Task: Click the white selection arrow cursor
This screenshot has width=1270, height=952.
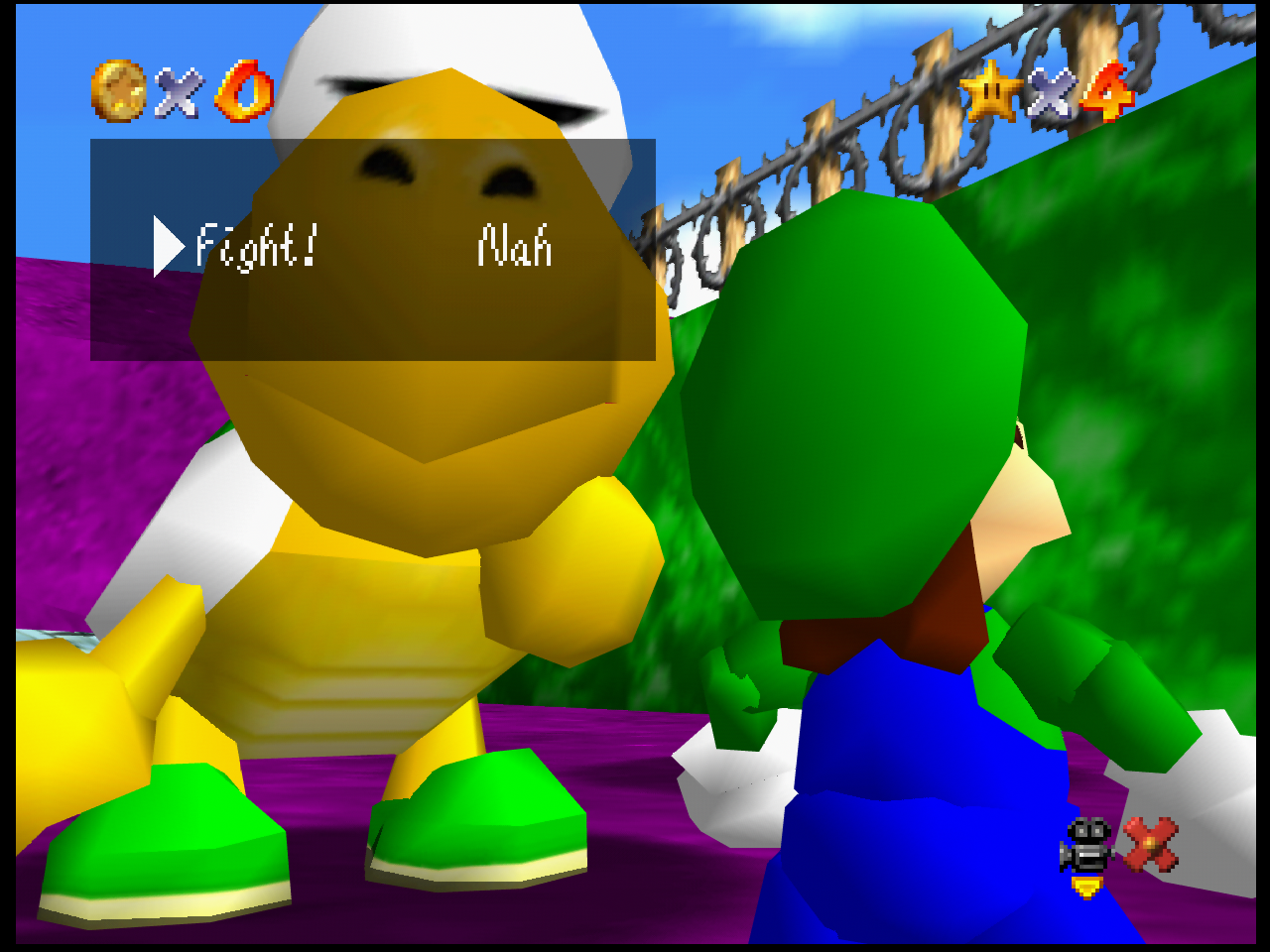Action: coord(167,245)
